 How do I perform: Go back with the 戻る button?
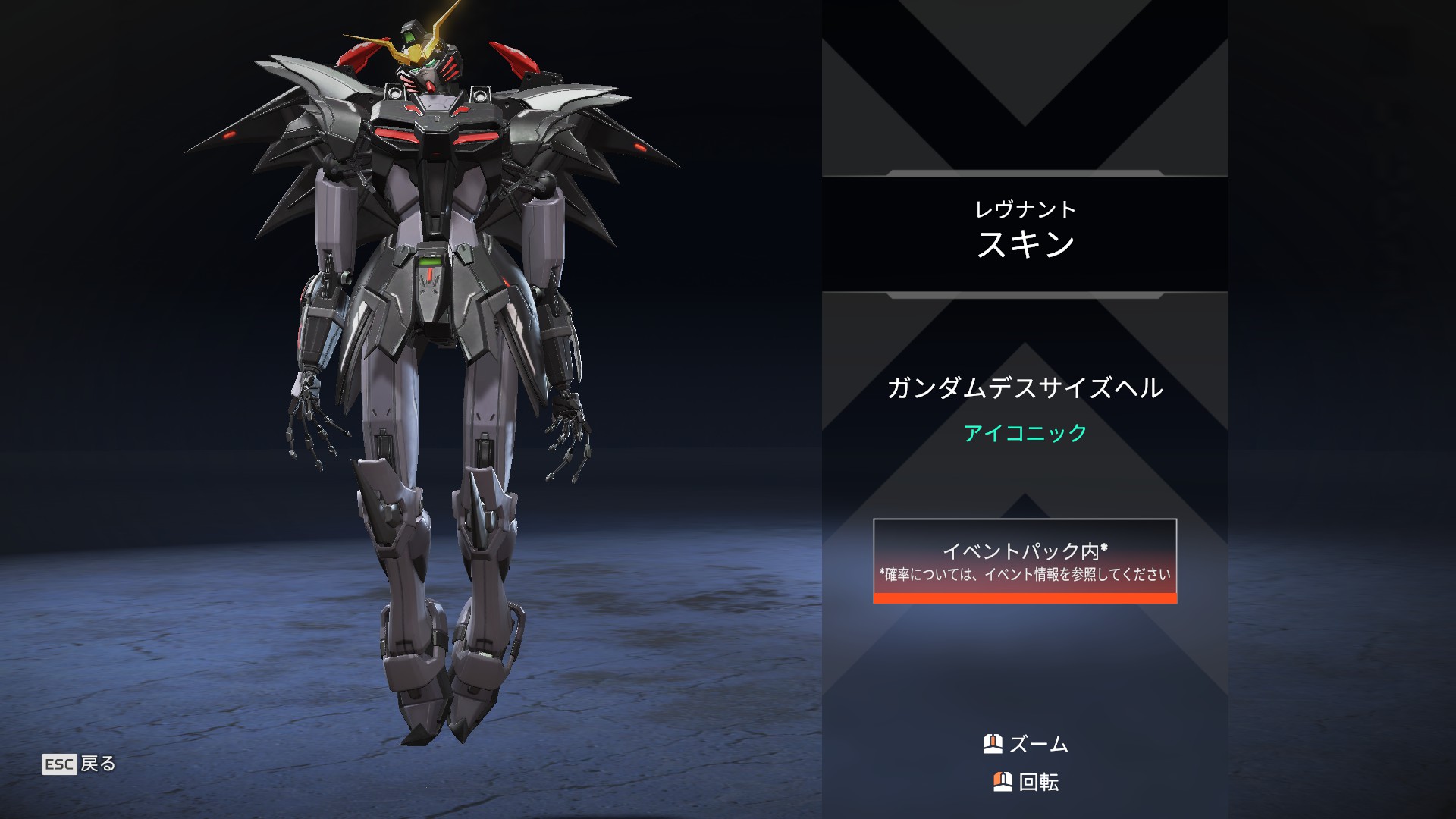click(80, 764)
